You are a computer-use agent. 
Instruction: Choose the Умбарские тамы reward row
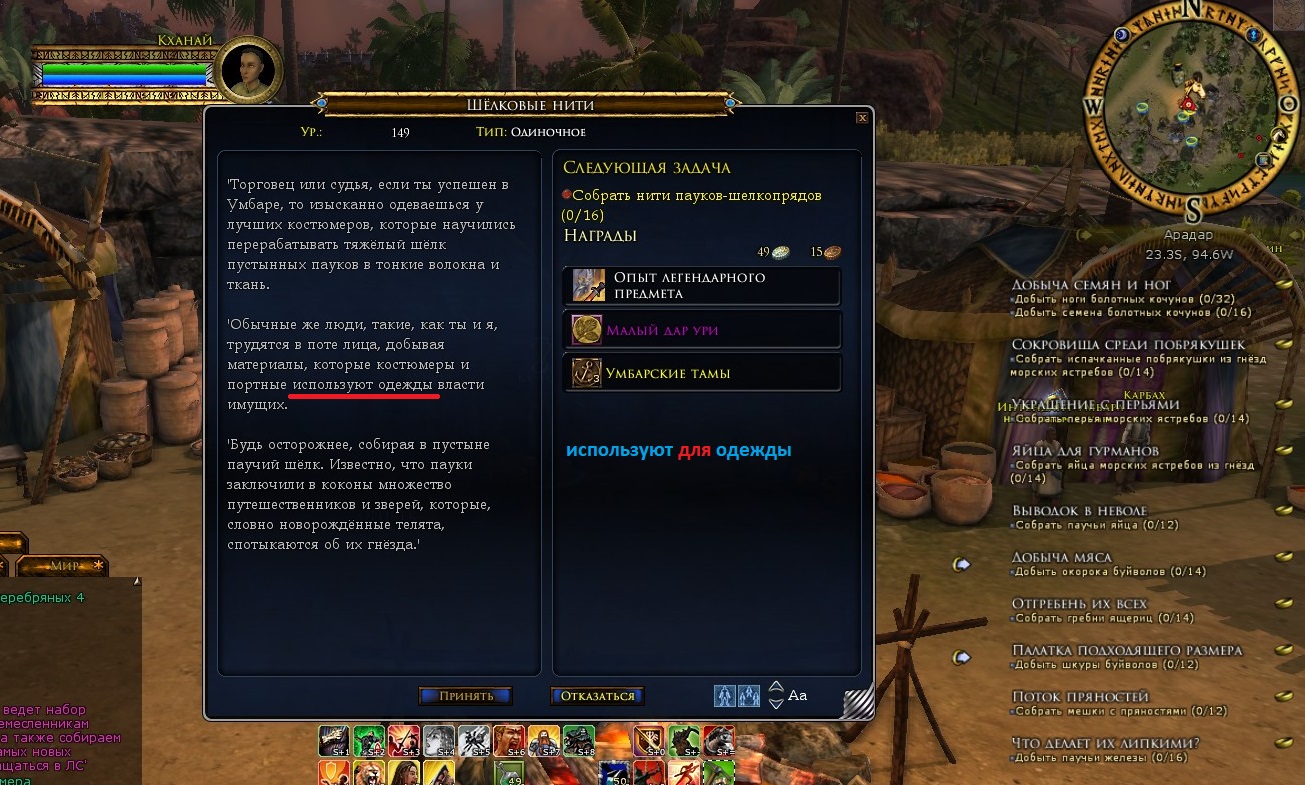coord(701,373)
